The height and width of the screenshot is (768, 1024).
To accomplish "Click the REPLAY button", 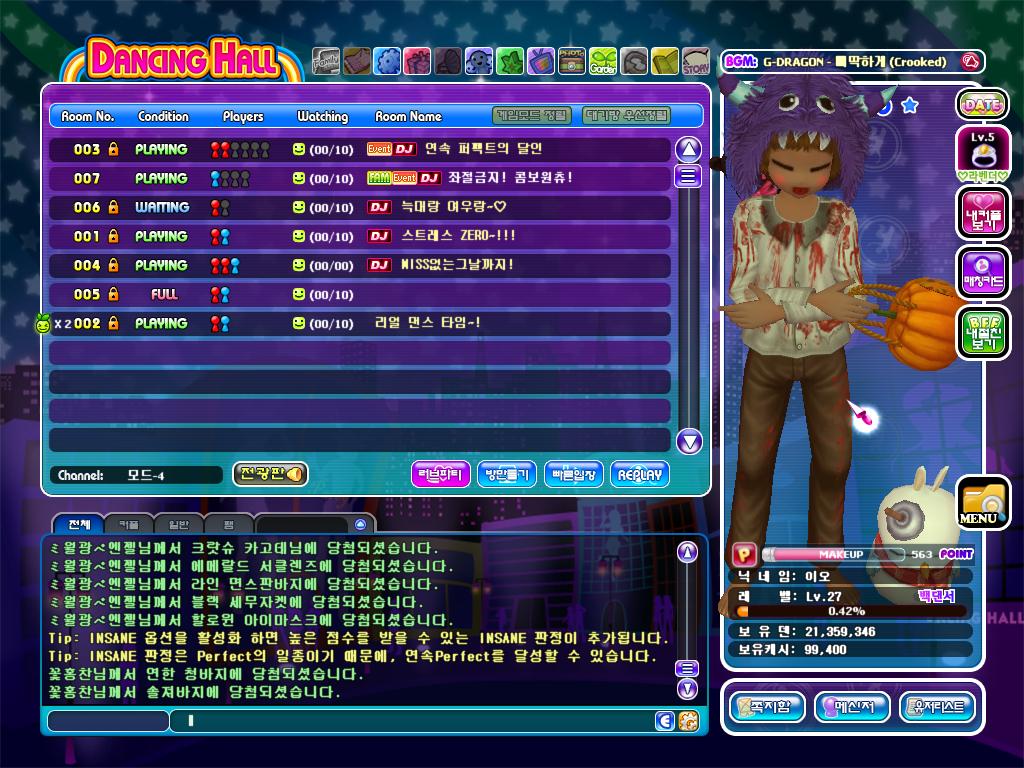I will tap(639, 474).
